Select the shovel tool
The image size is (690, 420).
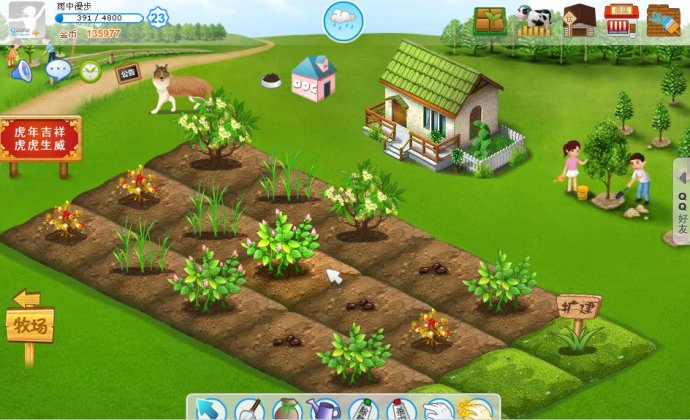point(248,409)
